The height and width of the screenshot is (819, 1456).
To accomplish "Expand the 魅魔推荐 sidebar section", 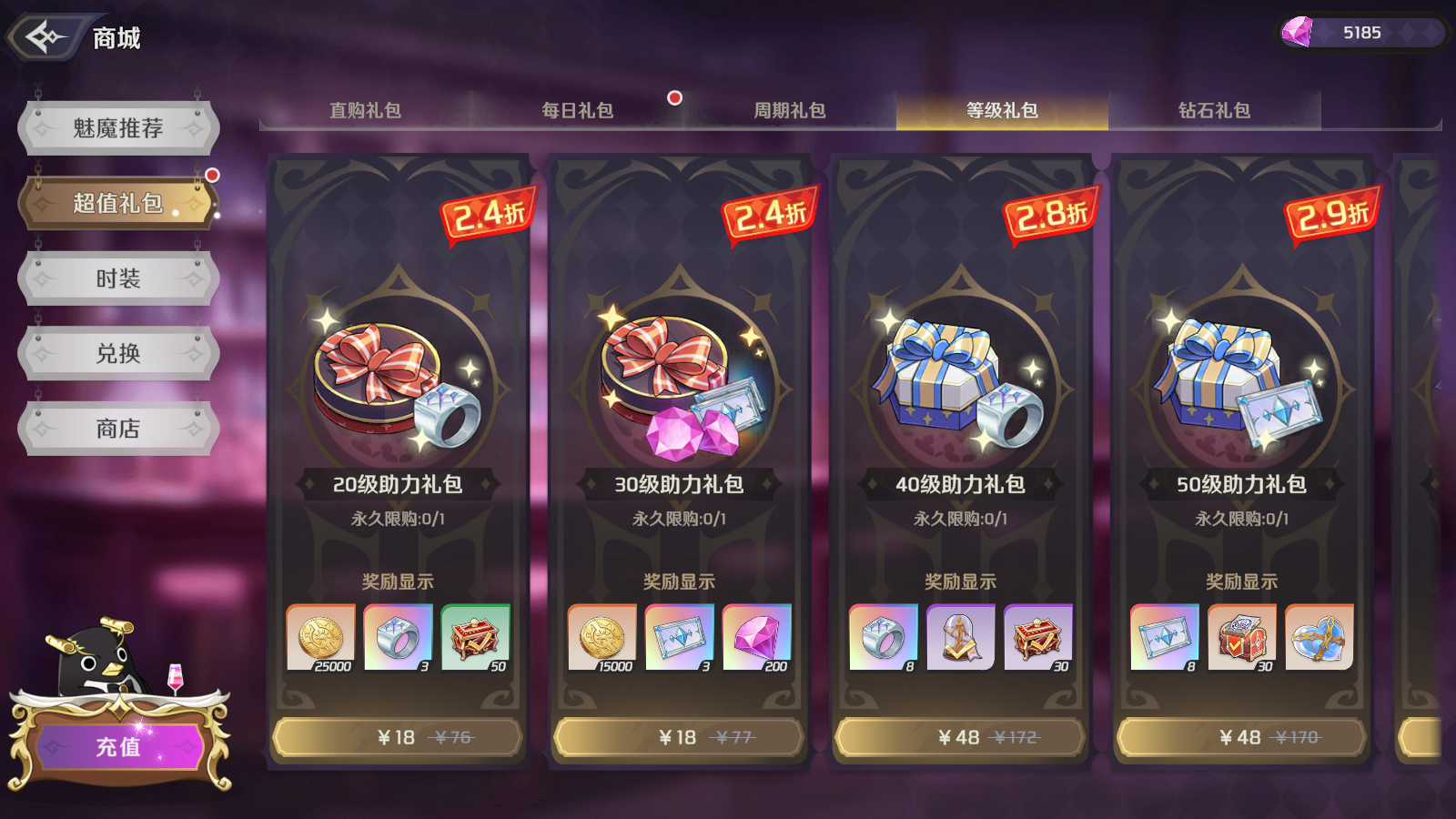I will [116, 126].
